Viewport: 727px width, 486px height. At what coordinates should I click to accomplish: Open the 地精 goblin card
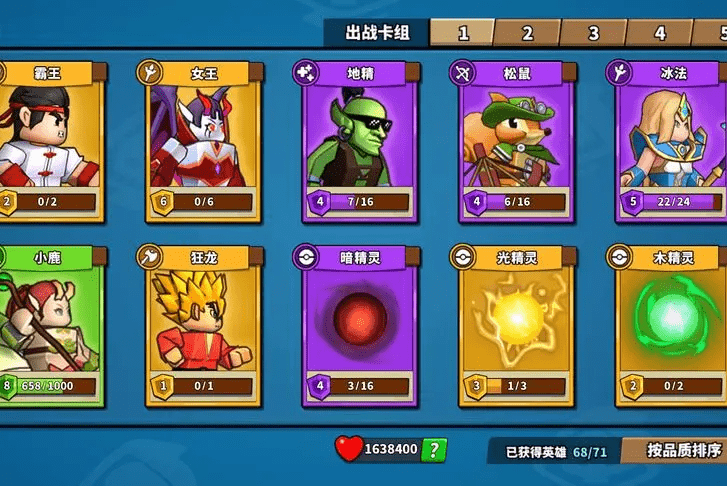coord(354,142)
